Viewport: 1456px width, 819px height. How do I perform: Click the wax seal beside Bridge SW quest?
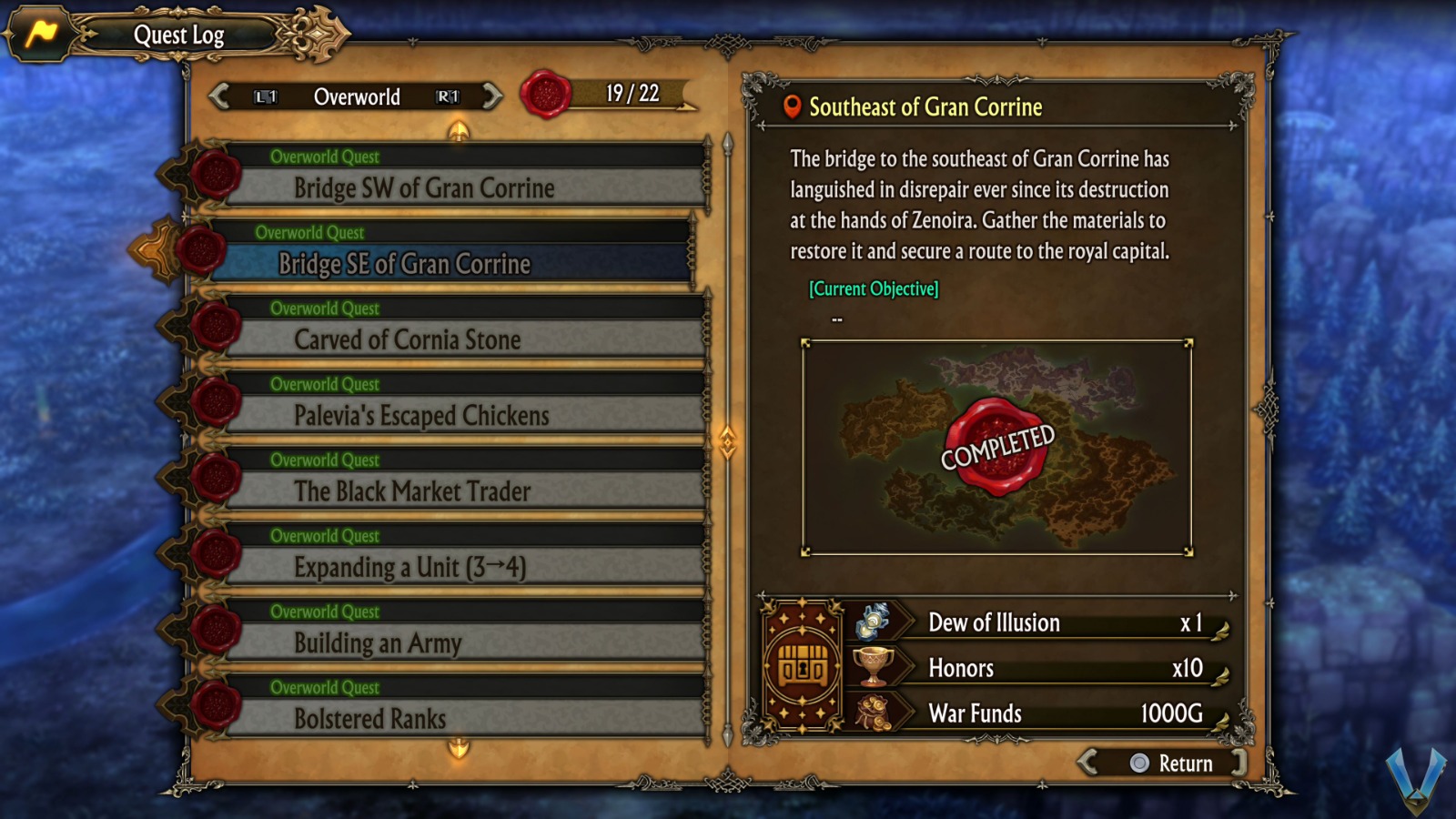217,176
